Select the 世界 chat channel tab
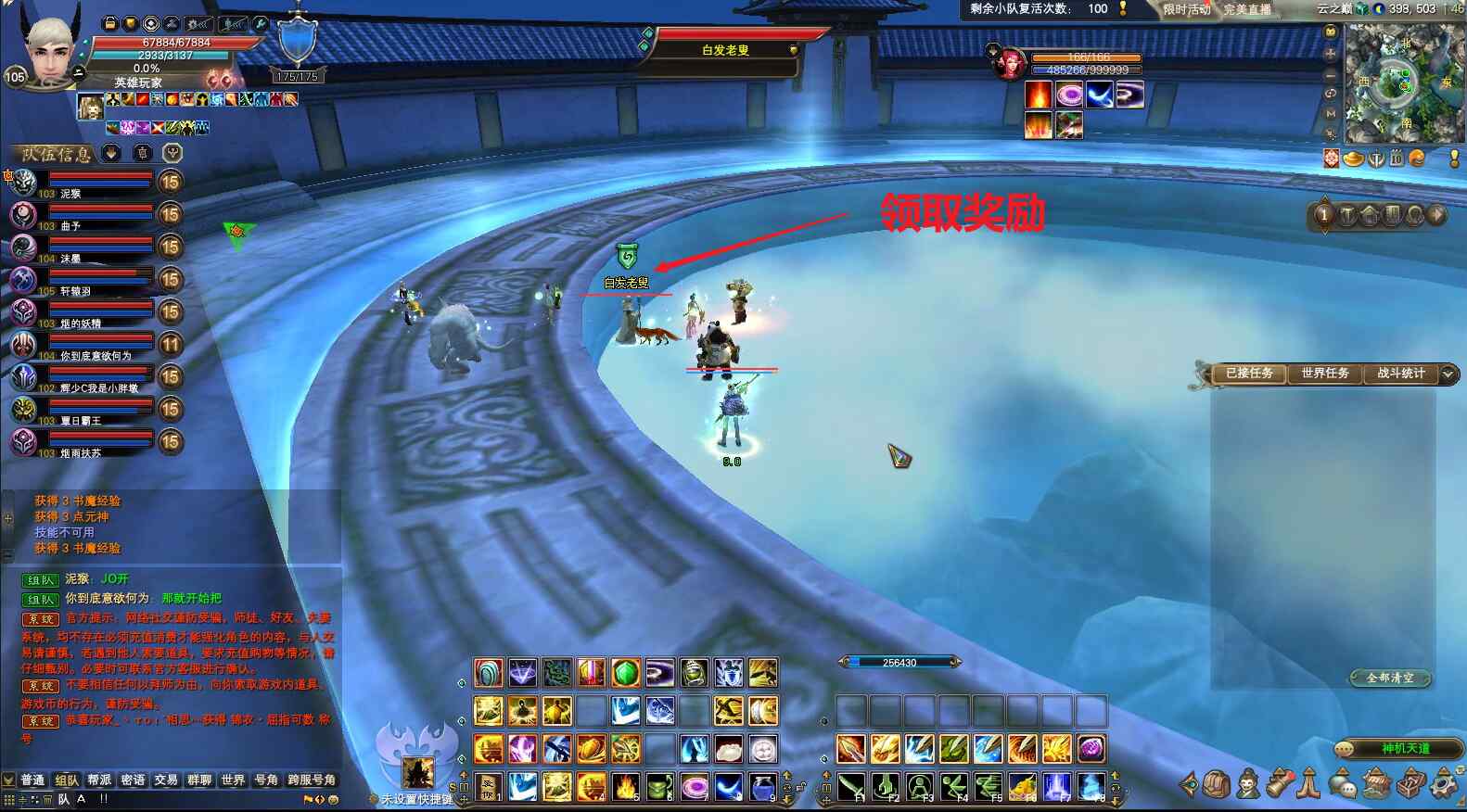 tap(233, 780)
